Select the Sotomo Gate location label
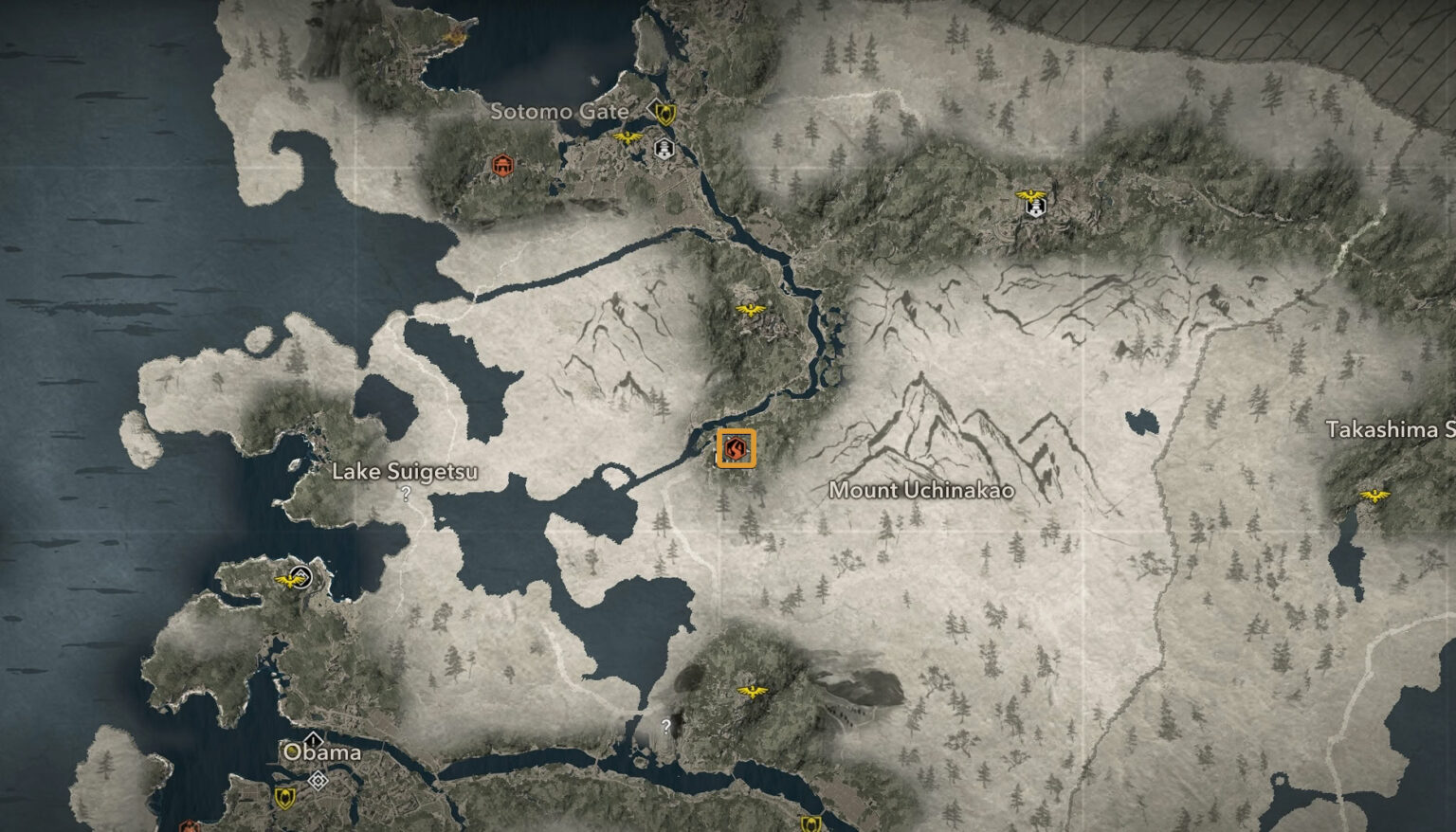 pos(559,111)
